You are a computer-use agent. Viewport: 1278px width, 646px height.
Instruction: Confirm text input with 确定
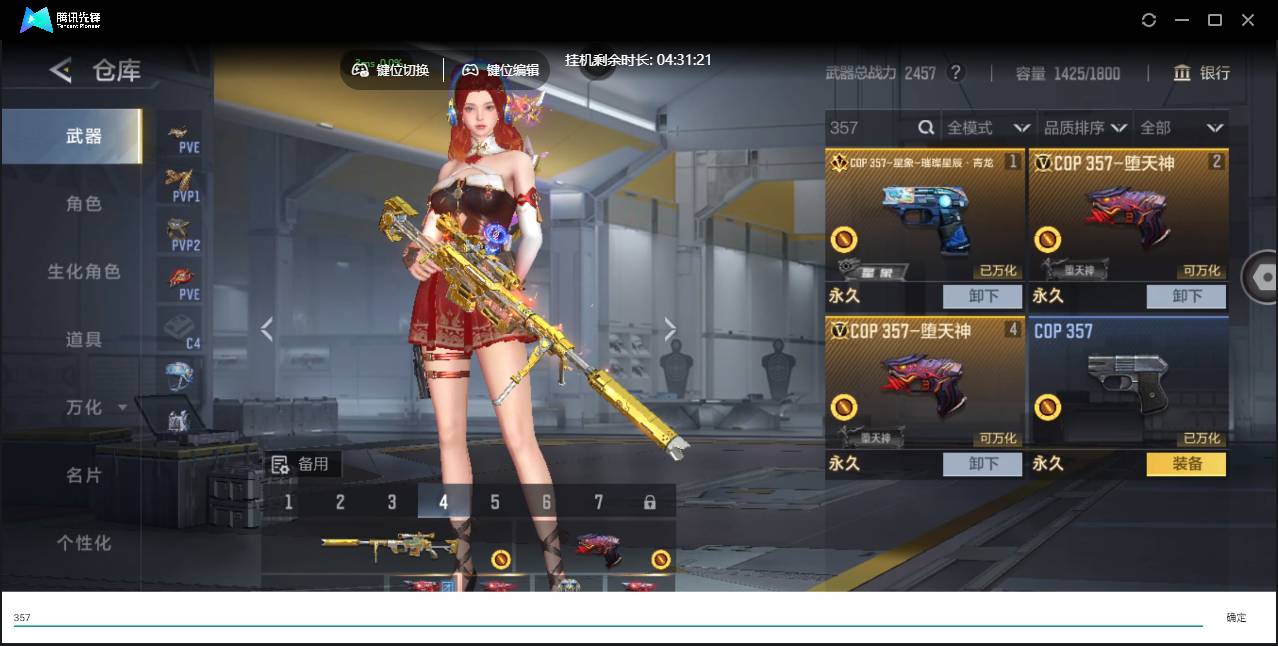click(1236, 618)
